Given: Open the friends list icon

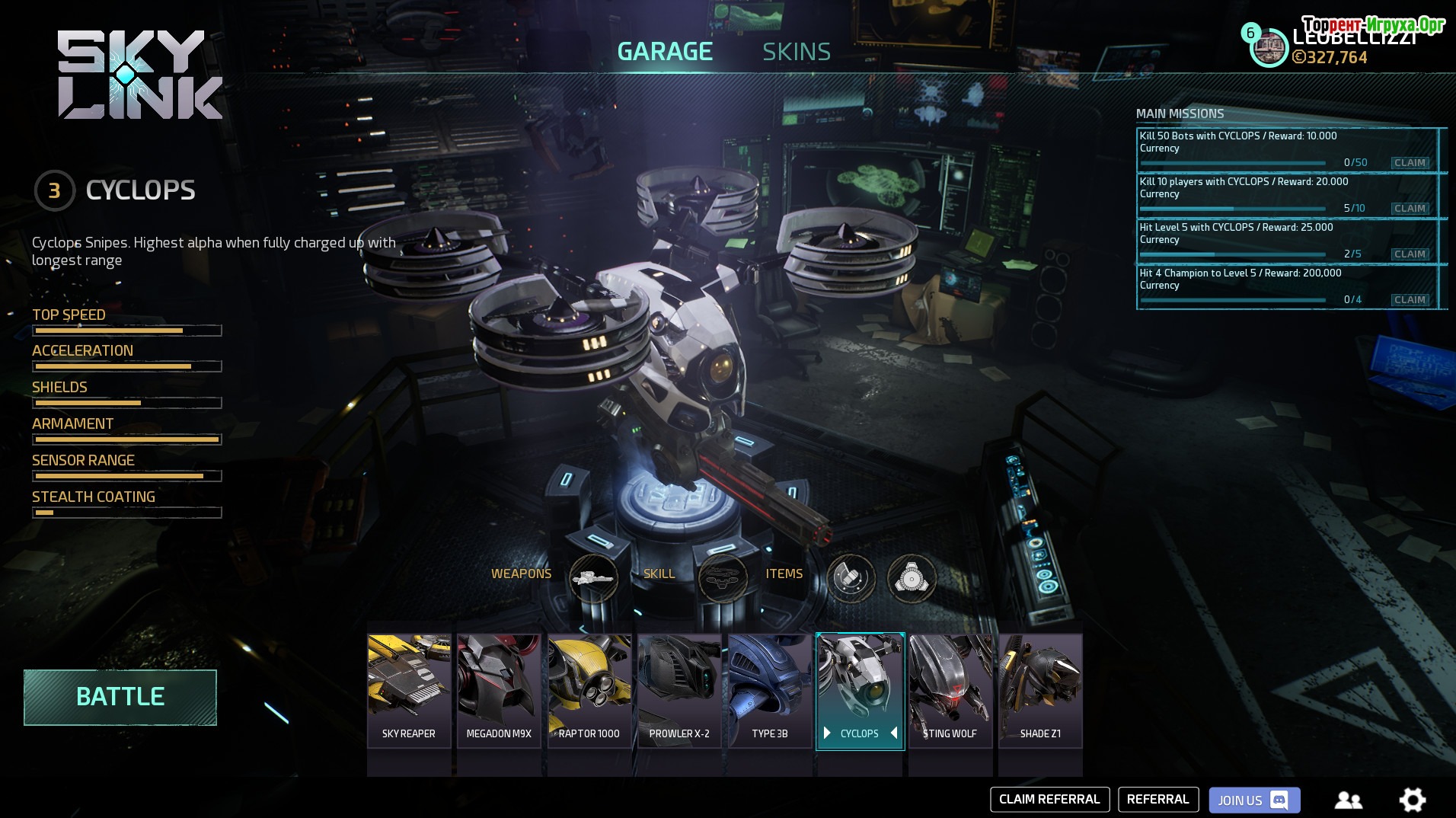Looking at the screenshot, I should (x=1348, y=800).
